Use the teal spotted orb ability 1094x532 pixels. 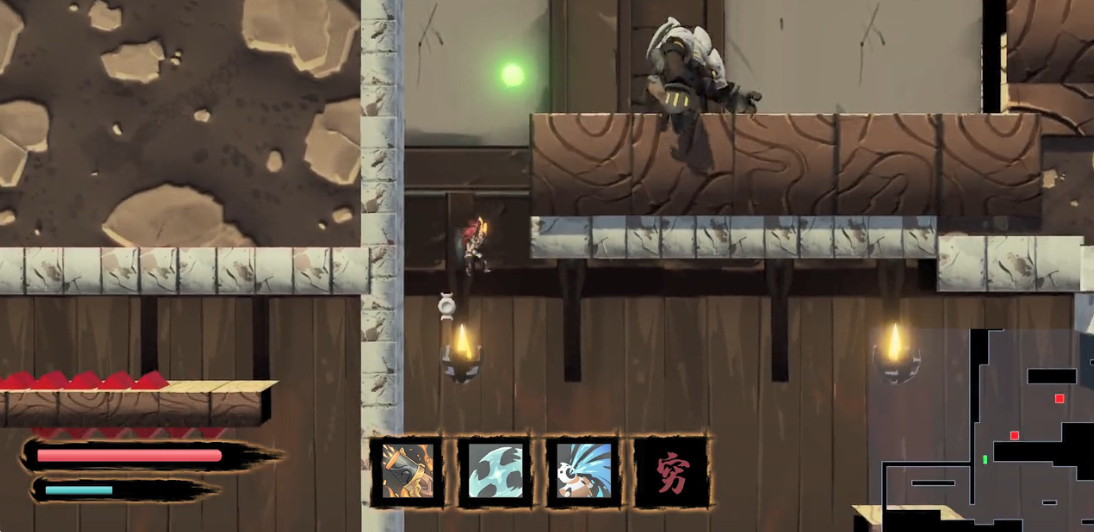pos(496,471)
